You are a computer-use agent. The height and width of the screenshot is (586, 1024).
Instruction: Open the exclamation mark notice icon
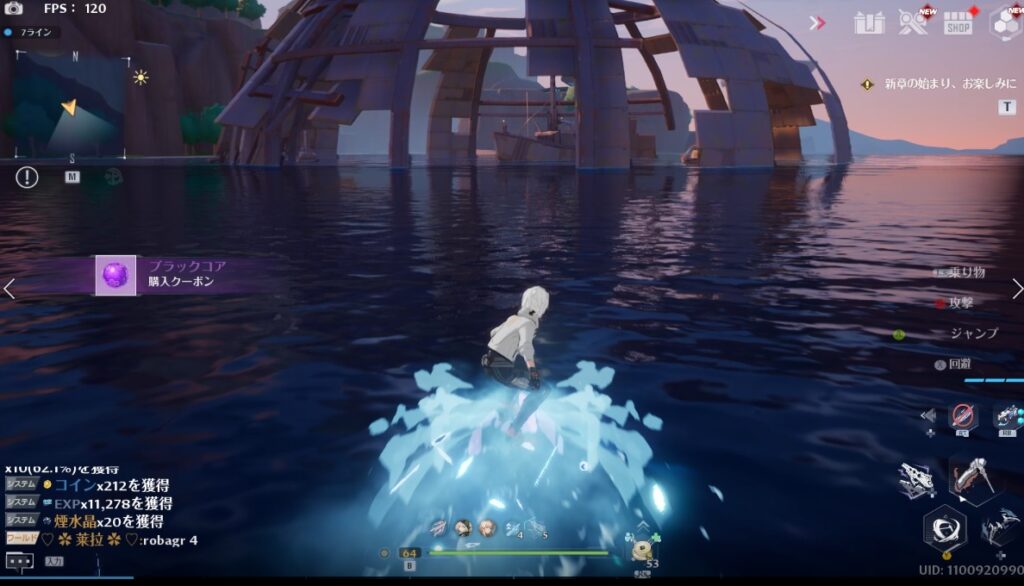coord(27,177)
